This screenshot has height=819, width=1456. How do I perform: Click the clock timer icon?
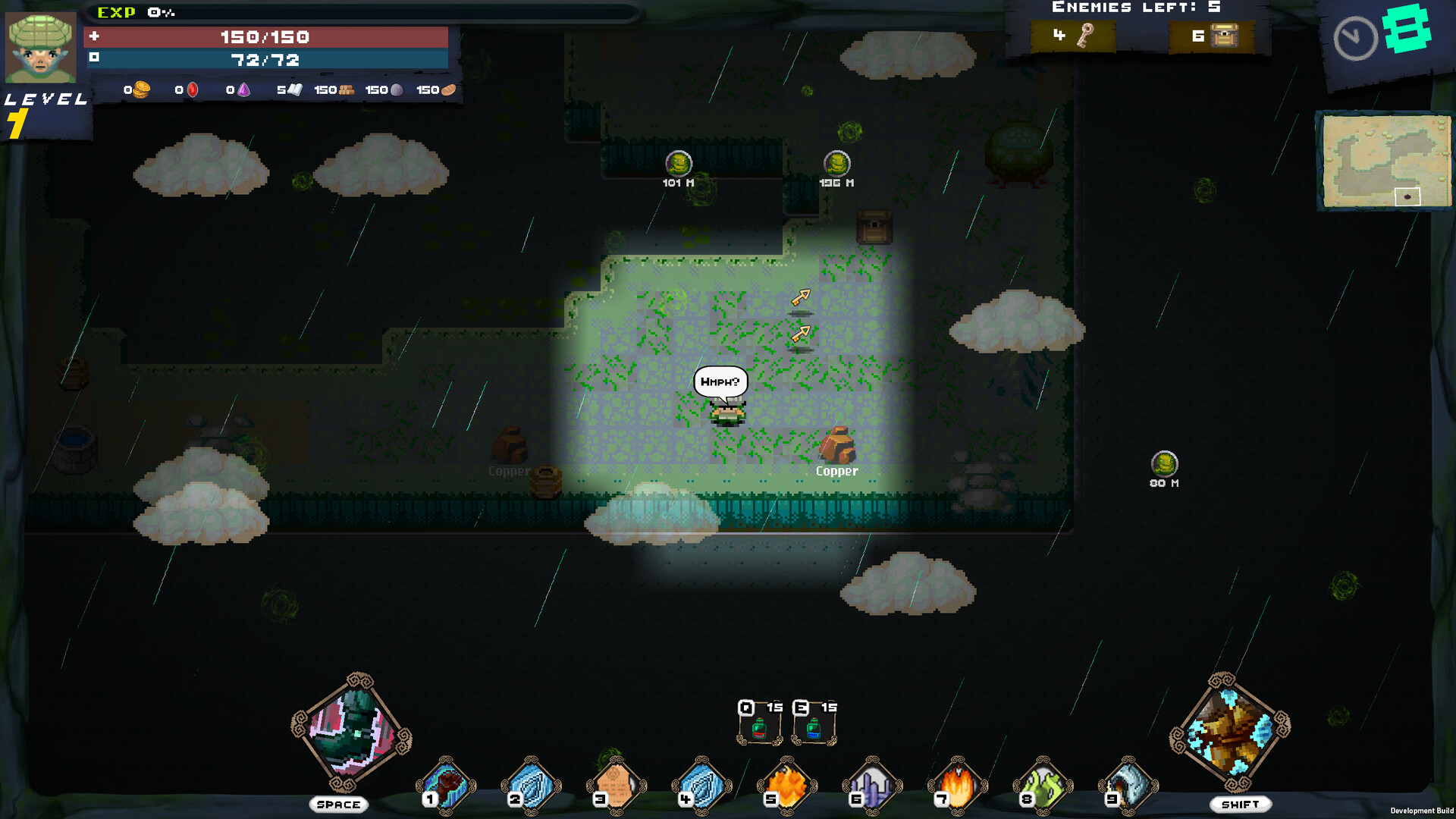(1355, 36)
